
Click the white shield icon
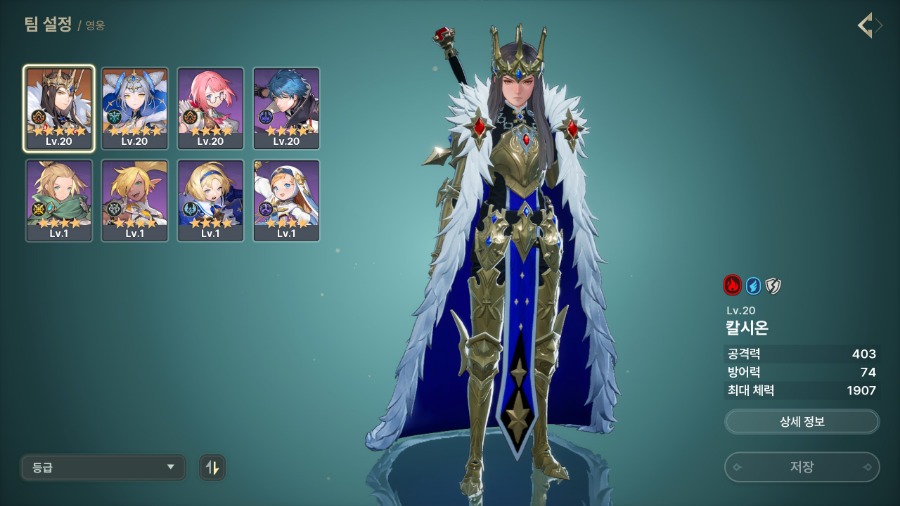pyautogui.click(x=772, y=286)
